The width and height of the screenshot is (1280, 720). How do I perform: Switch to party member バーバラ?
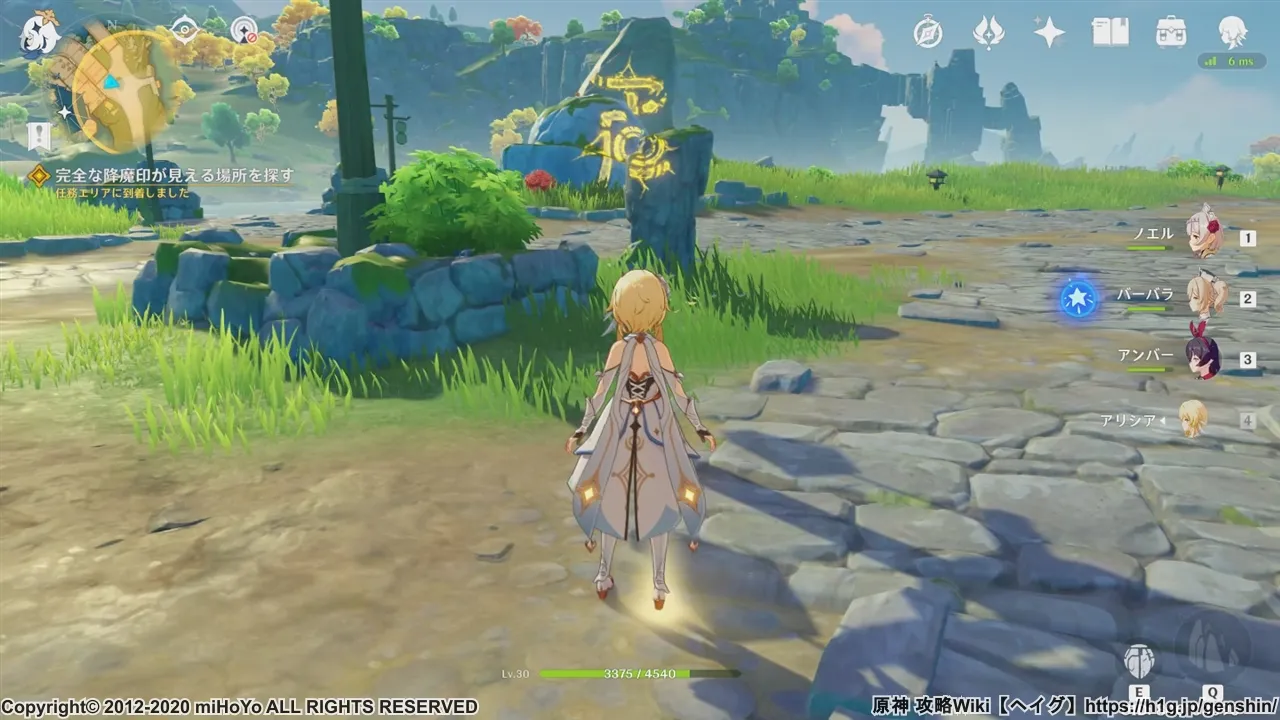point(1204,297)
